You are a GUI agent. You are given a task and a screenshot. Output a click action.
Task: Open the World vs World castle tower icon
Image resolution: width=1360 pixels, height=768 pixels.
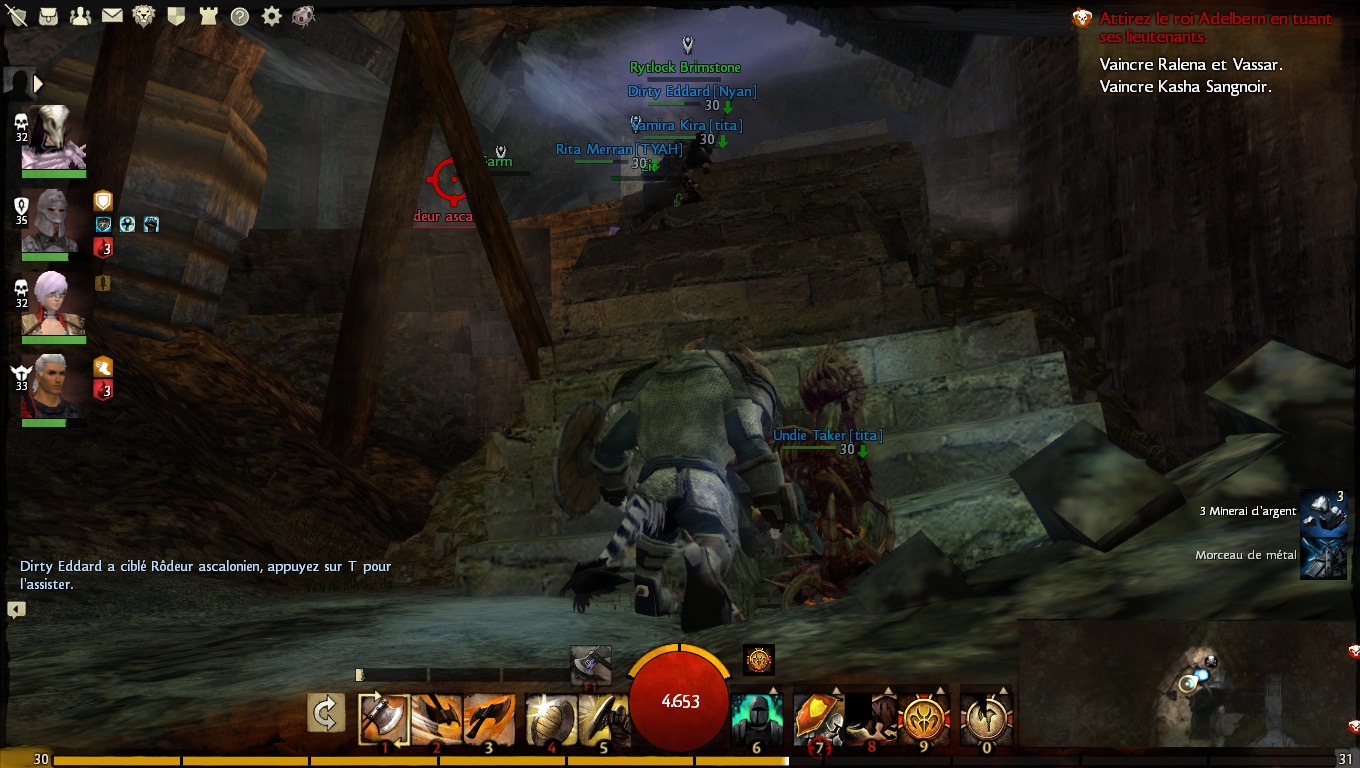point(208,16)
